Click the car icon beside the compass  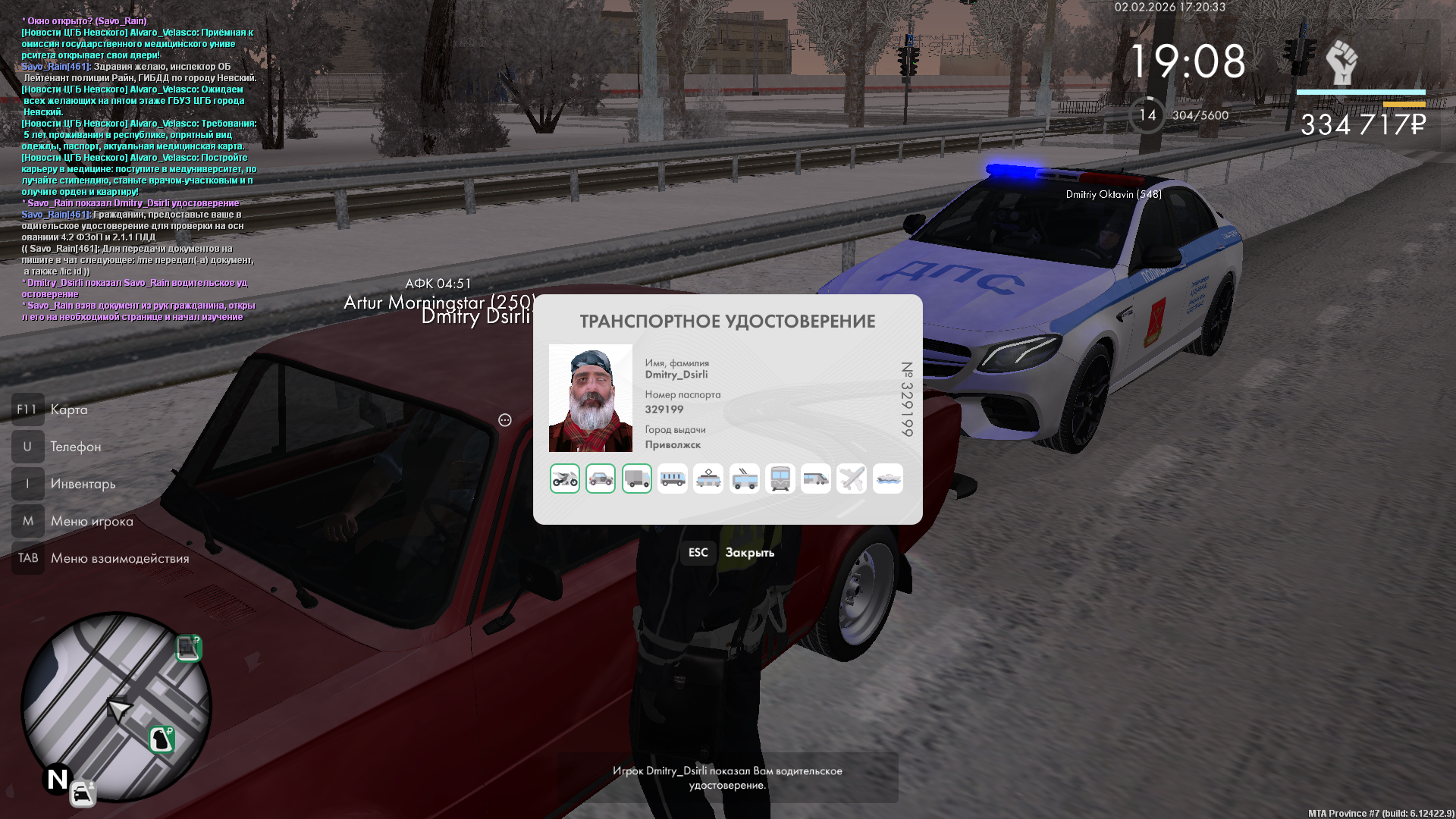pyautogui.click(x=83, y=793)
